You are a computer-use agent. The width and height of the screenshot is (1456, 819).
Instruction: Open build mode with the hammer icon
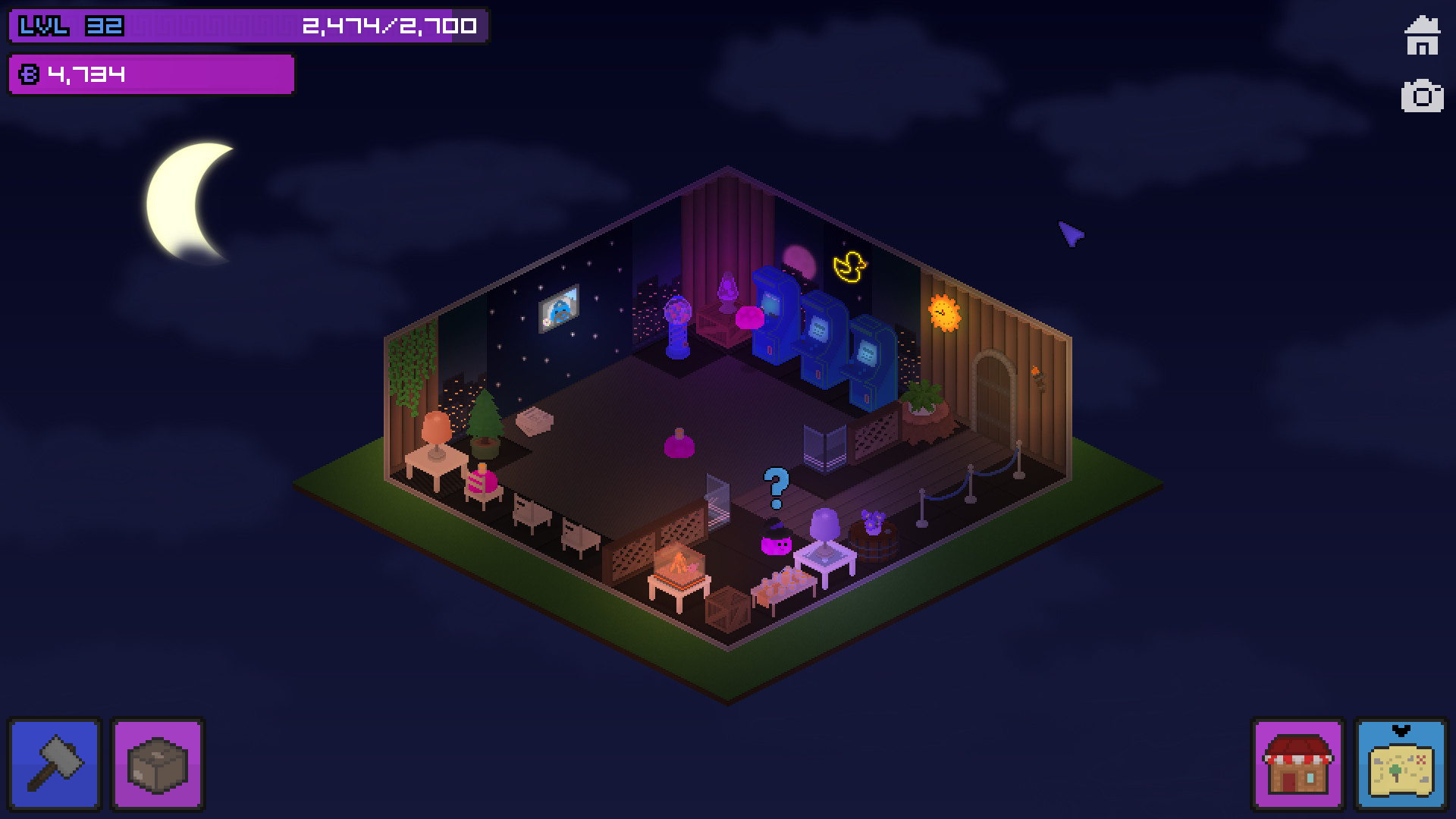pos(54,764)
